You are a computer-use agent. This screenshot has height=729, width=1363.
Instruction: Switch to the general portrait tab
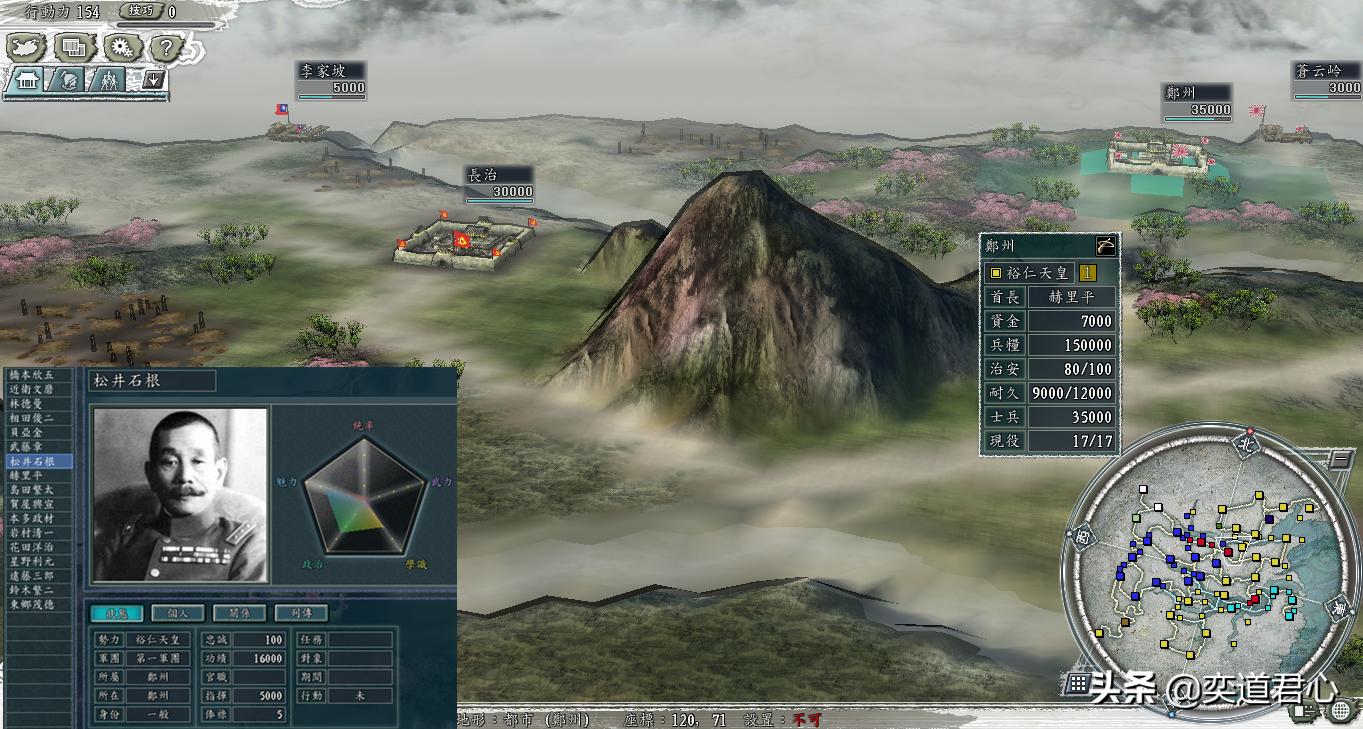[69, 80]
